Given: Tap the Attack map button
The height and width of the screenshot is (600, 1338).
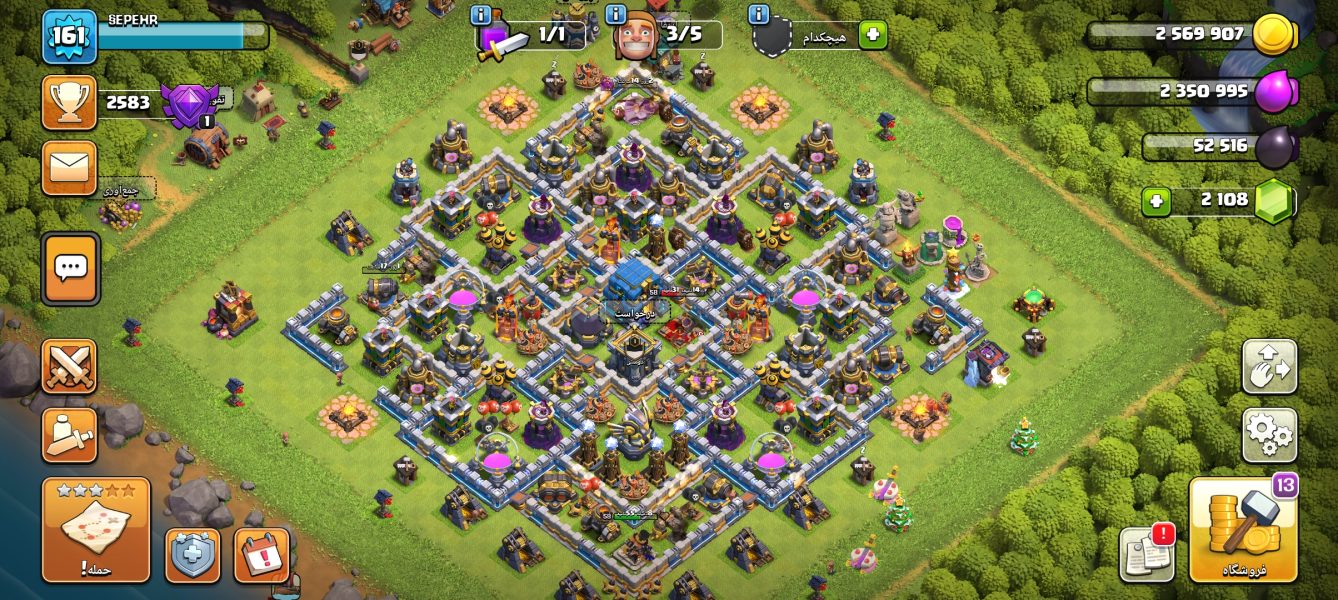Looking at the screenshot, I should [x=96, y=529].
